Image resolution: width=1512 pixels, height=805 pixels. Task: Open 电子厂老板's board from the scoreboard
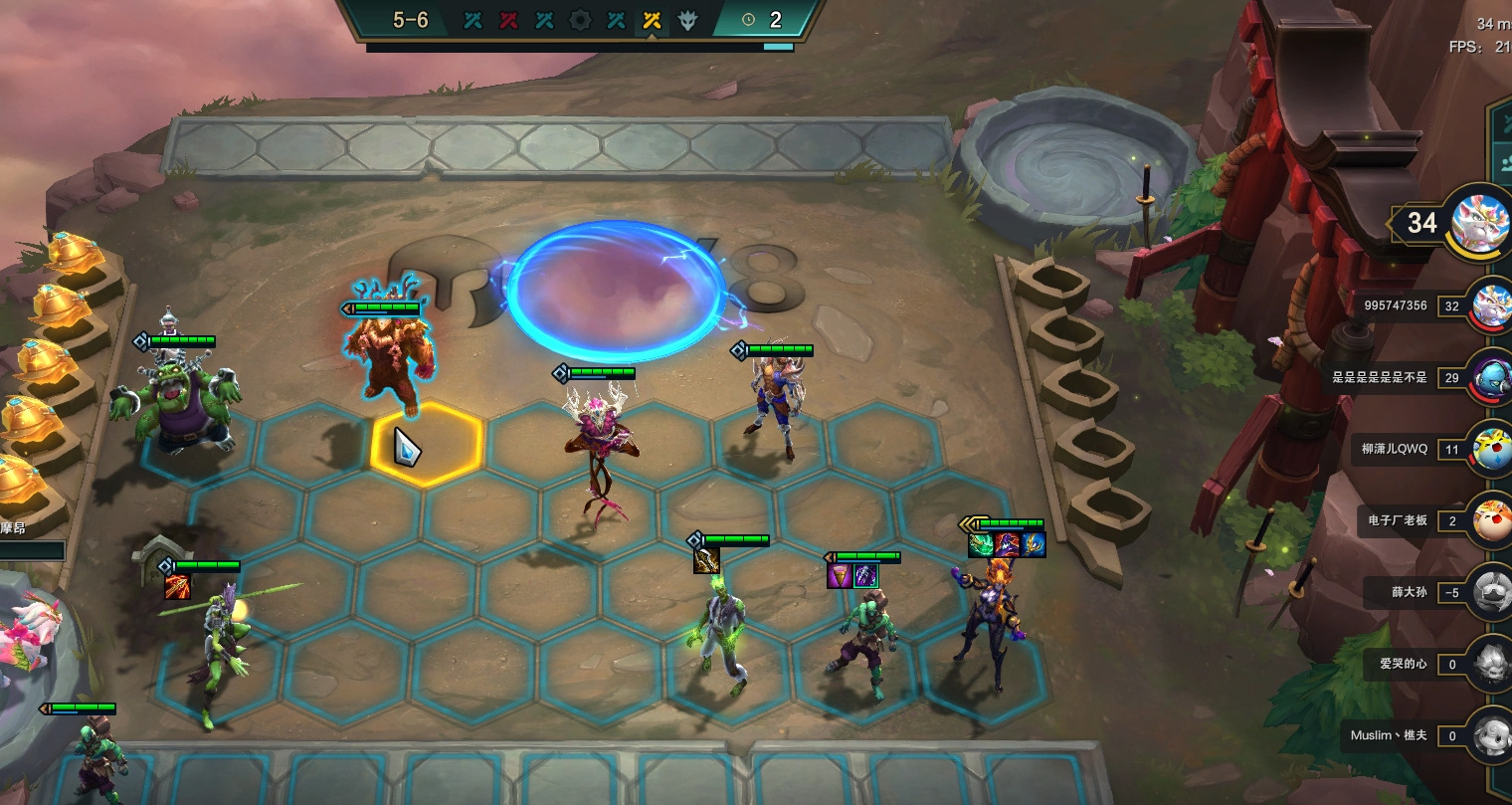coord(1490,520)
